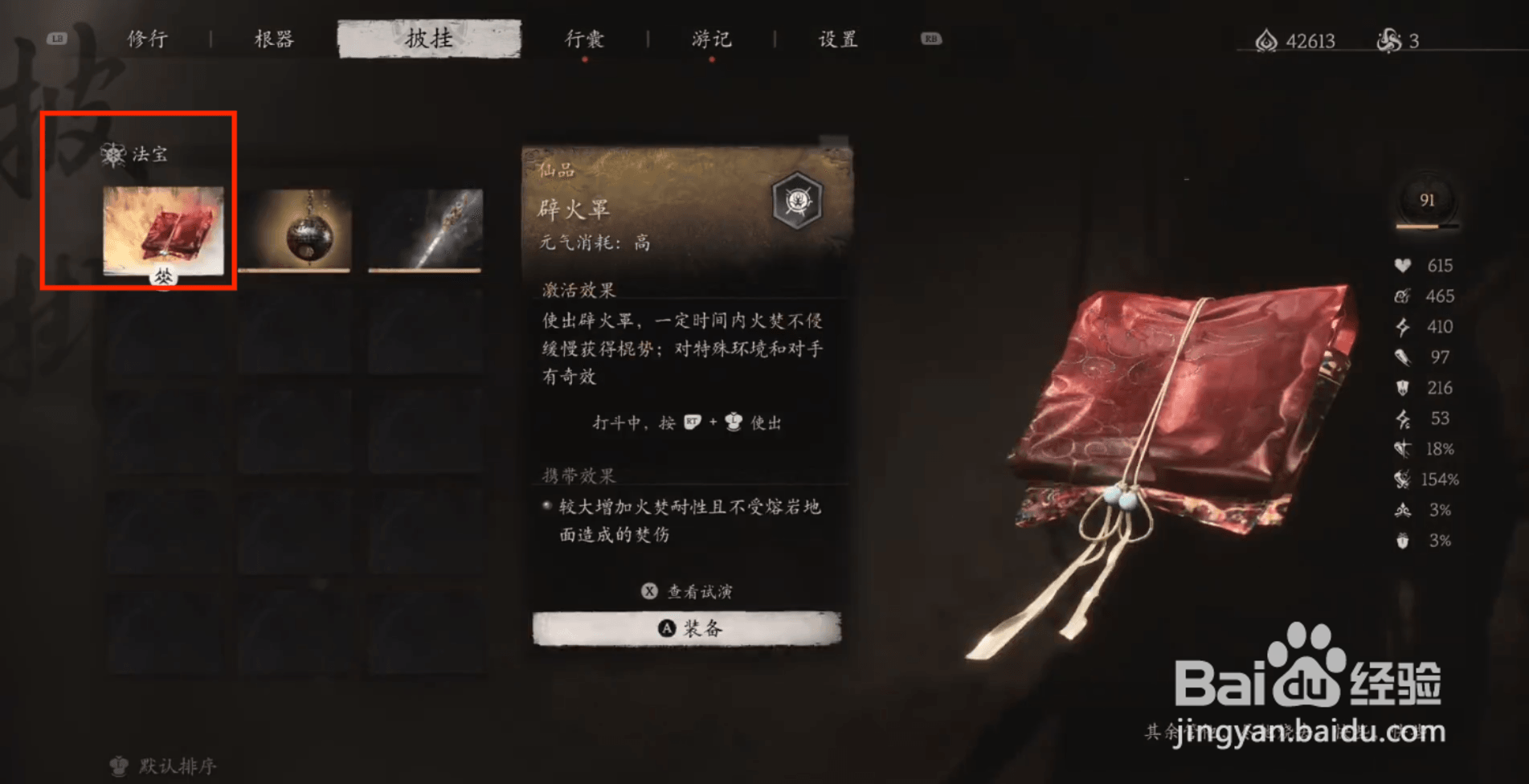The width and height of the screenshot is (1529, 784).
Task: Select the LB shoulder button indicator
Action: pyautogui.click(x=56, y=36)
